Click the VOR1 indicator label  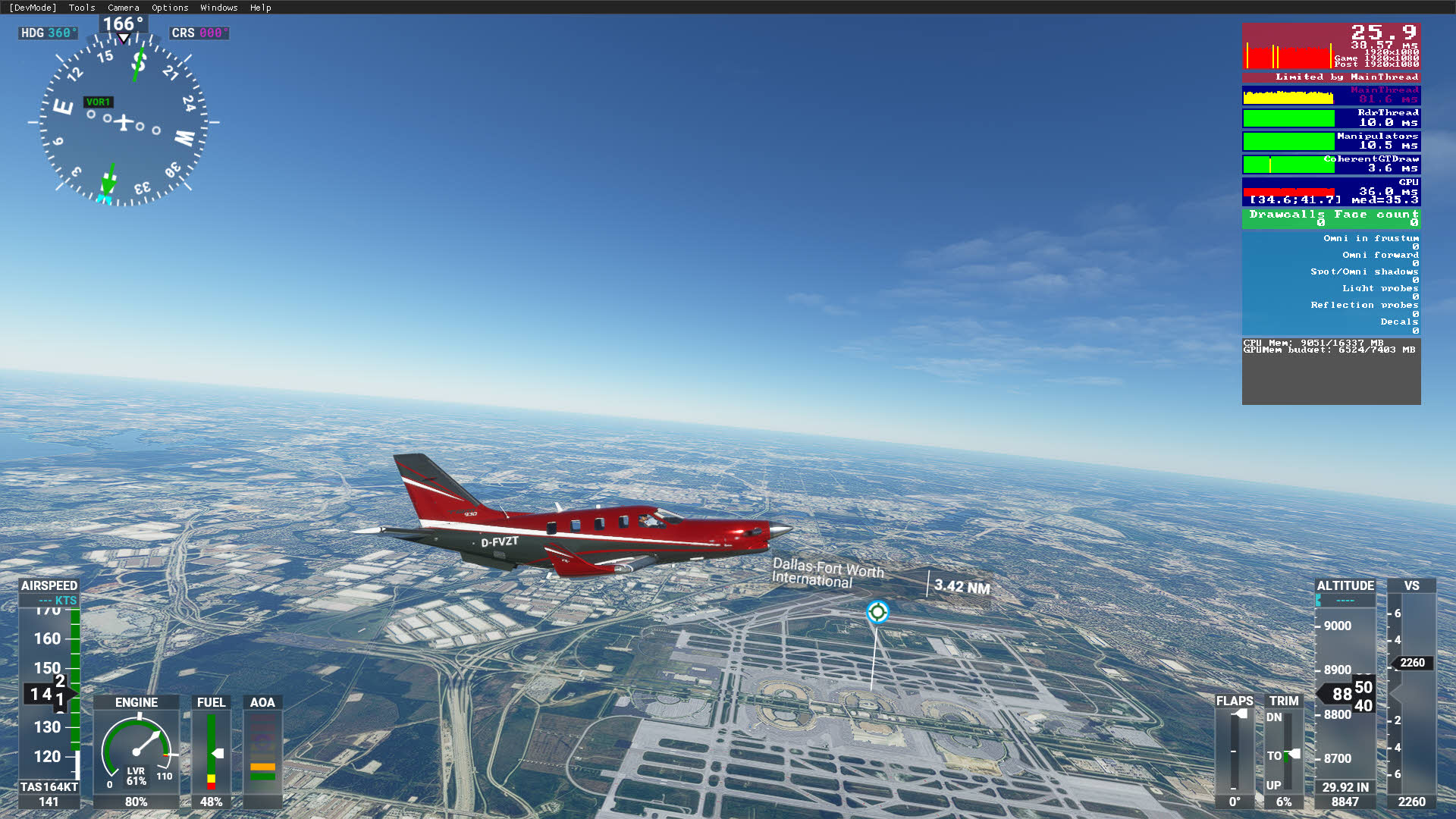pyautogui.click(x=98, y=102)
